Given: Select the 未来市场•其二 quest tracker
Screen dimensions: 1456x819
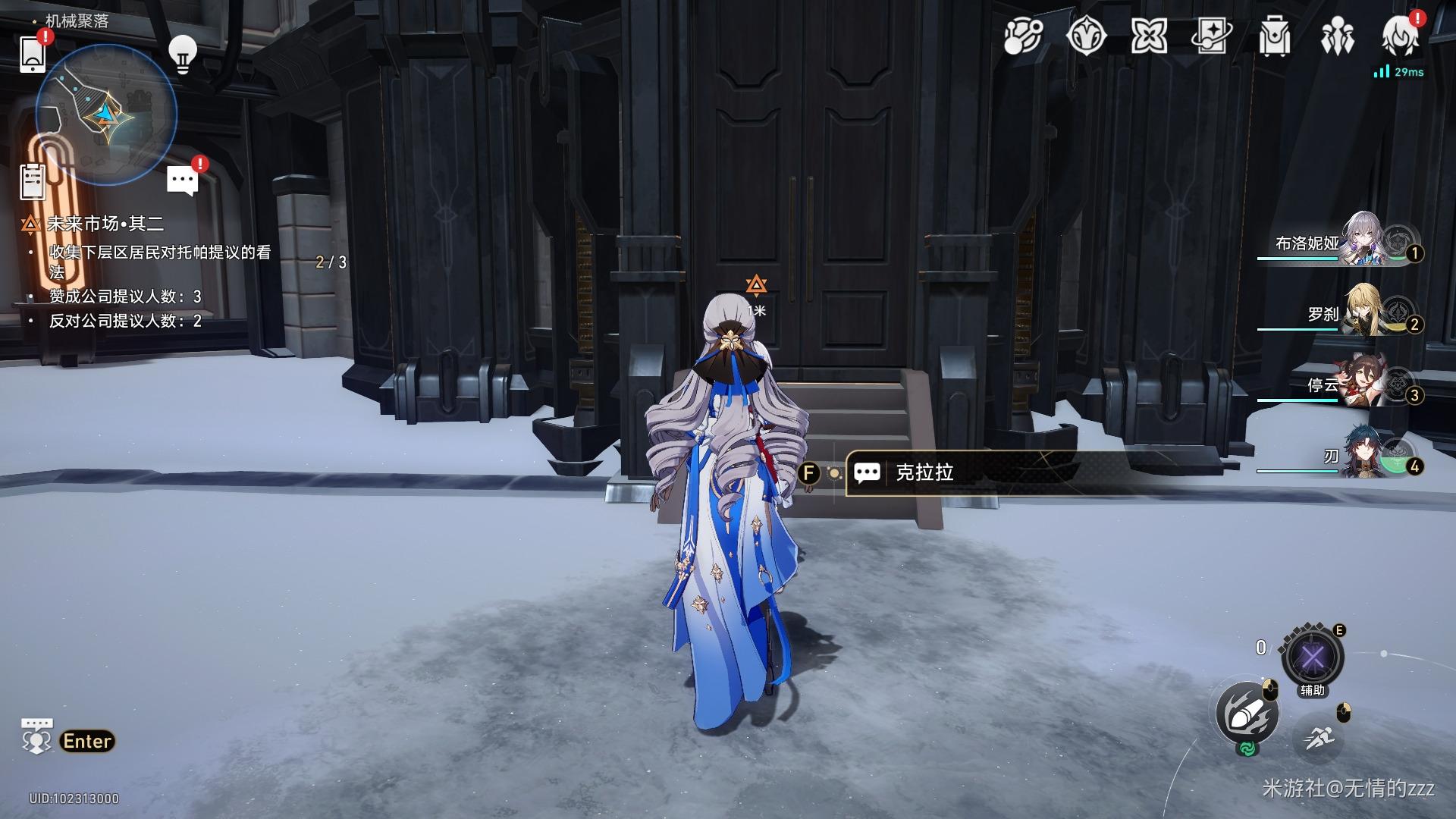Looking at the screenshot, I should coord(105,224).
